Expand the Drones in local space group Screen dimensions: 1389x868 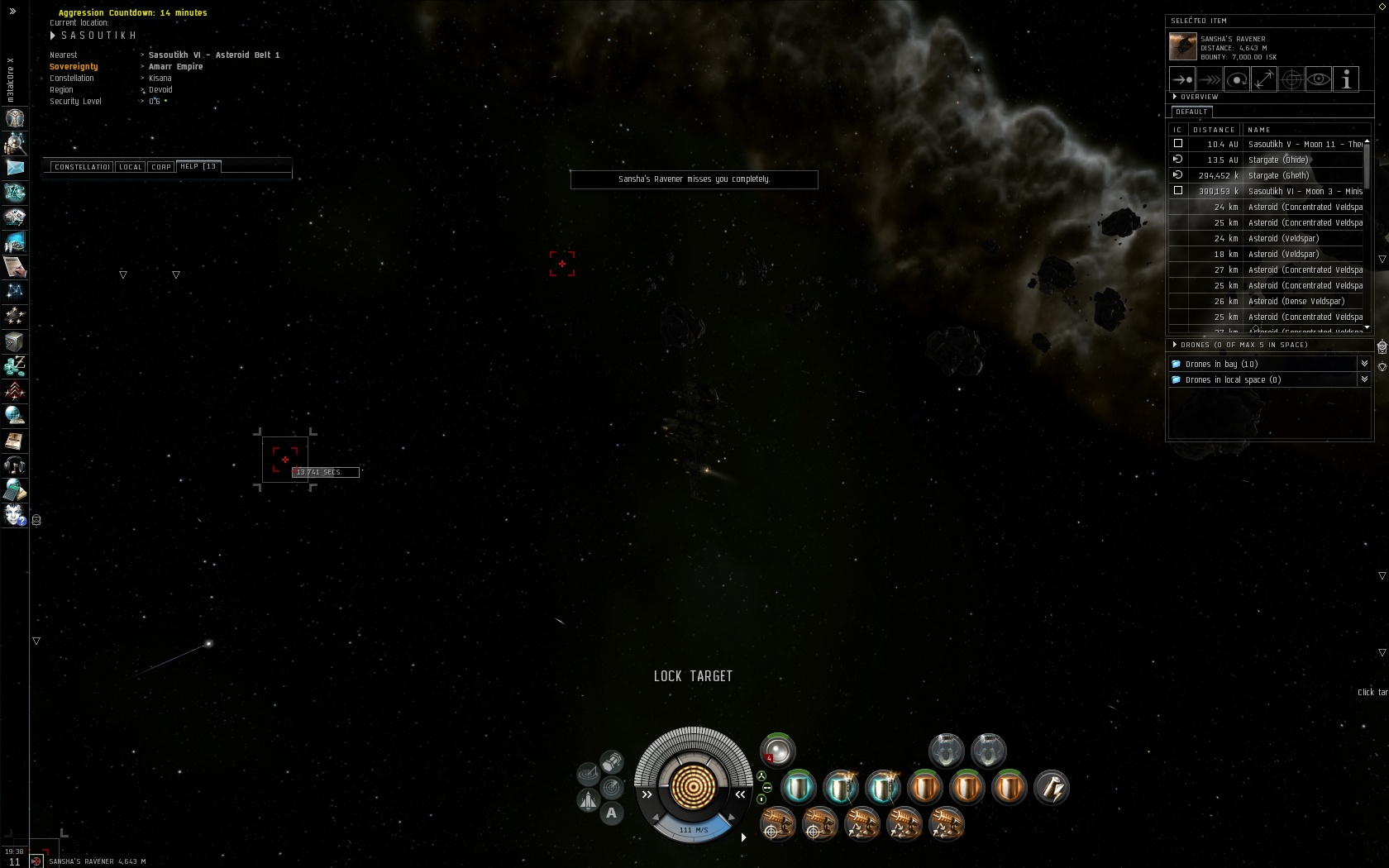point(1364,379)
